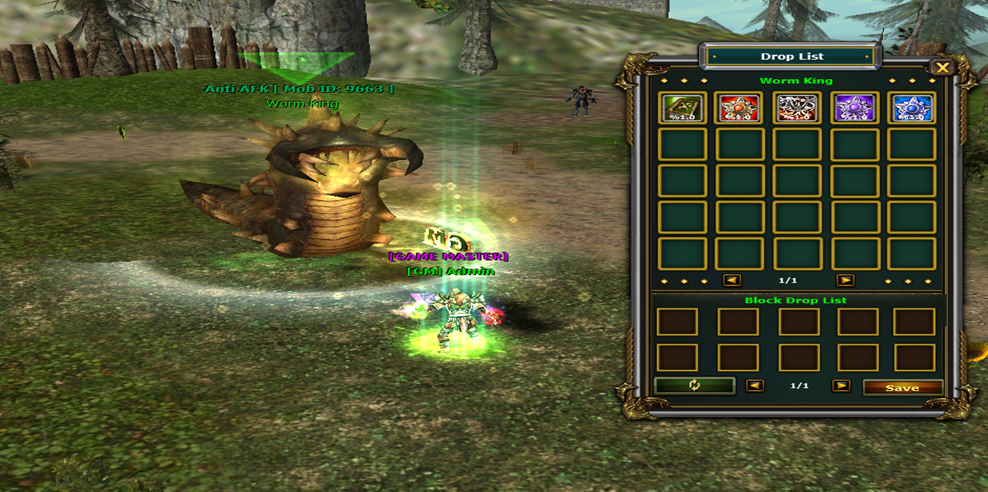The width and height of the screenshot is (988, 492).
Task: Pick the purple gem drop item
Action: tap(855, 108)
